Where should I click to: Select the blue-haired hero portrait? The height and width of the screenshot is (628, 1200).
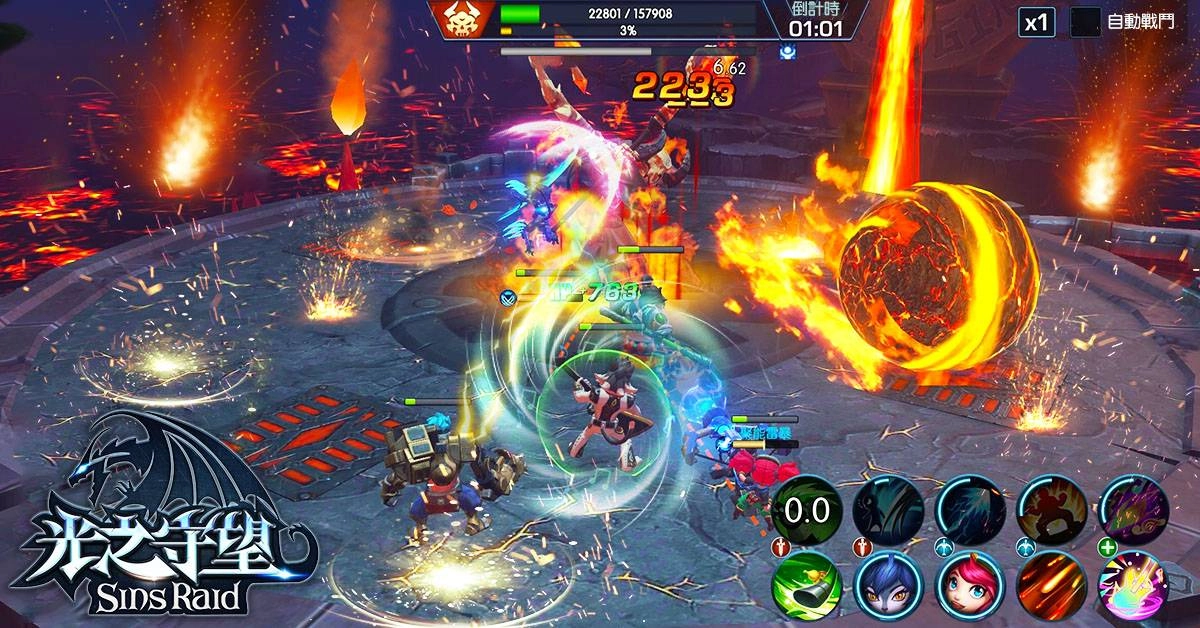coord(888,587)
